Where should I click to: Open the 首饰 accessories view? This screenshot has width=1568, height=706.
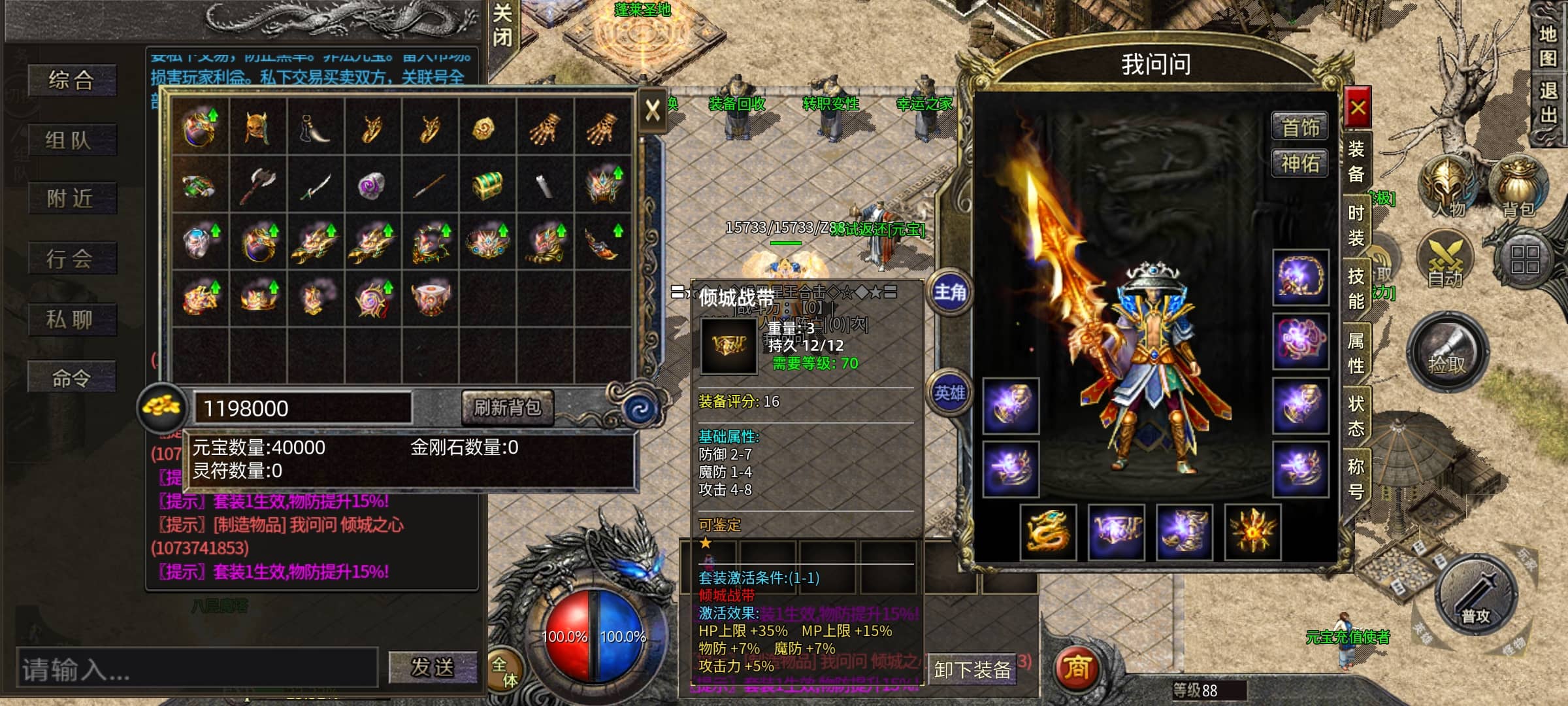click(1299, 127)
